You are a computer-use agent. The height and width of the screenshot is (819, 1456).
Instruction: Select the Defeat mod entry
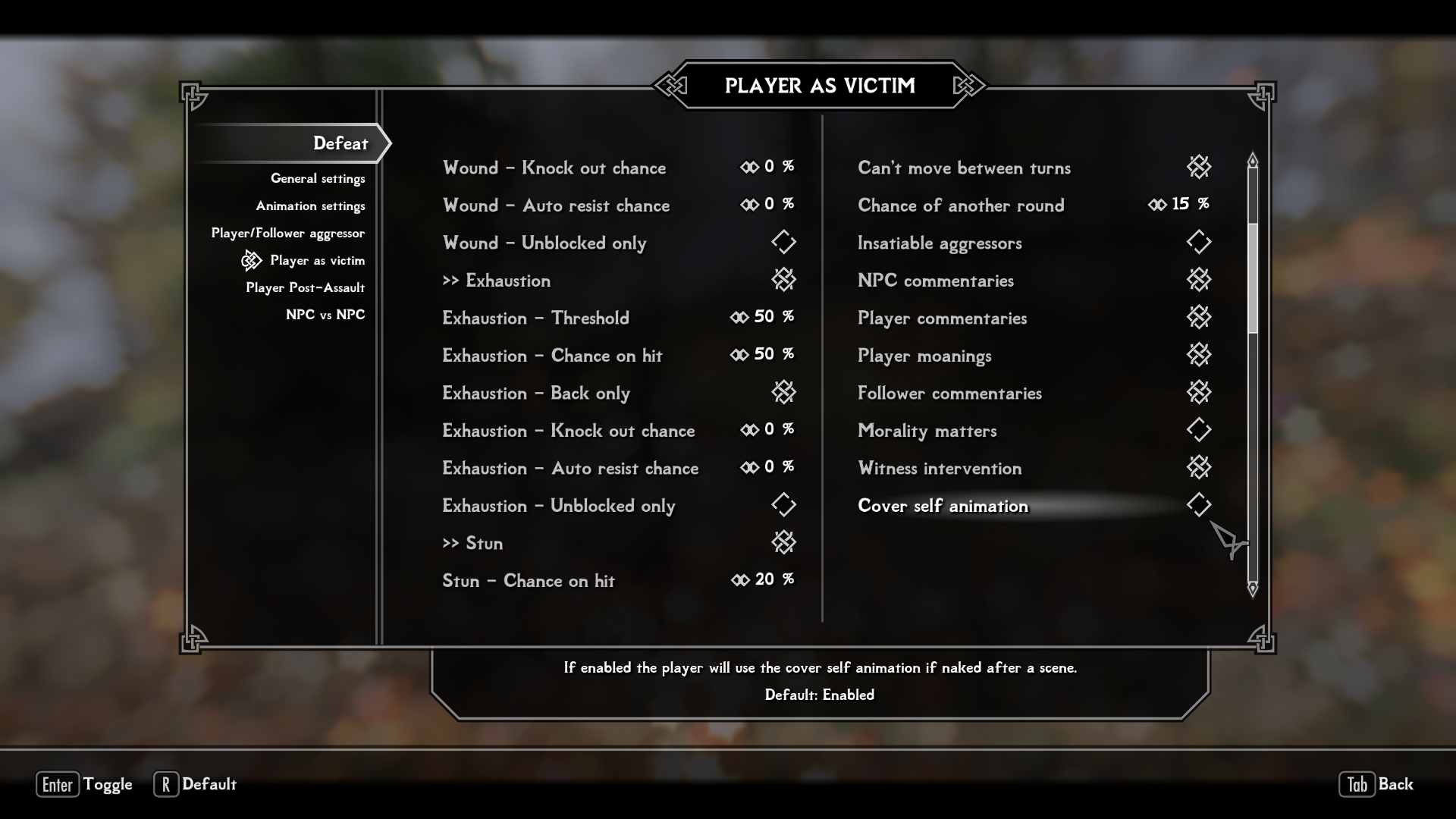340,143
